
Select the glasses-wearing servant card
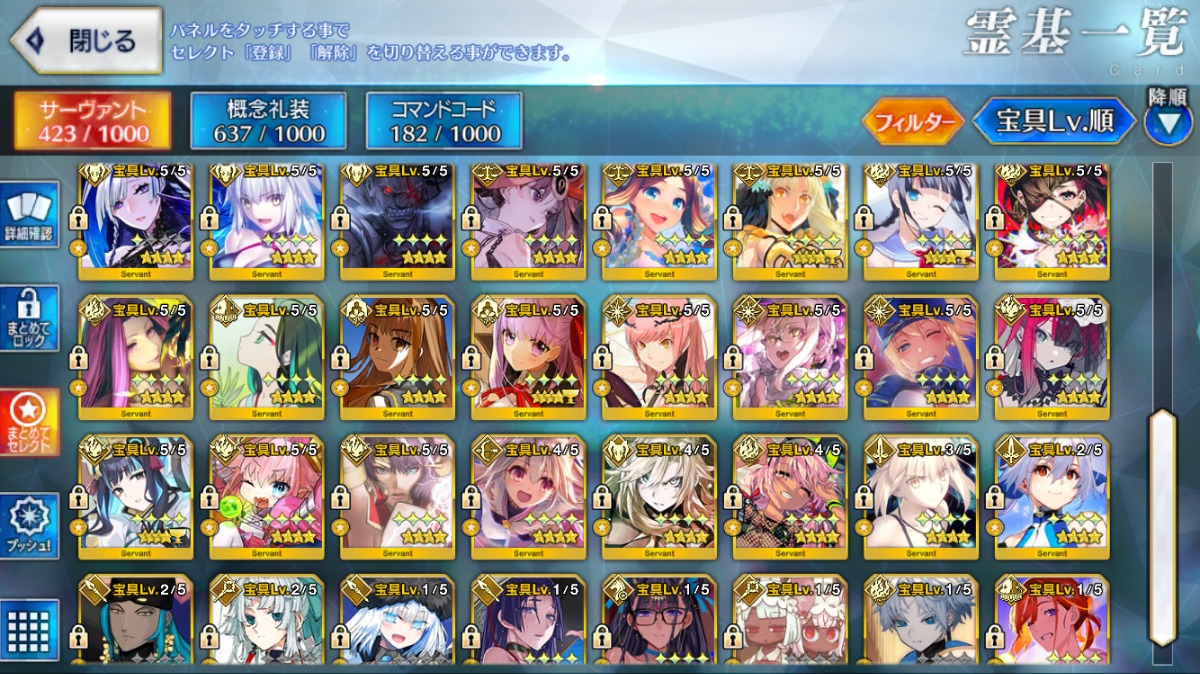660,620
